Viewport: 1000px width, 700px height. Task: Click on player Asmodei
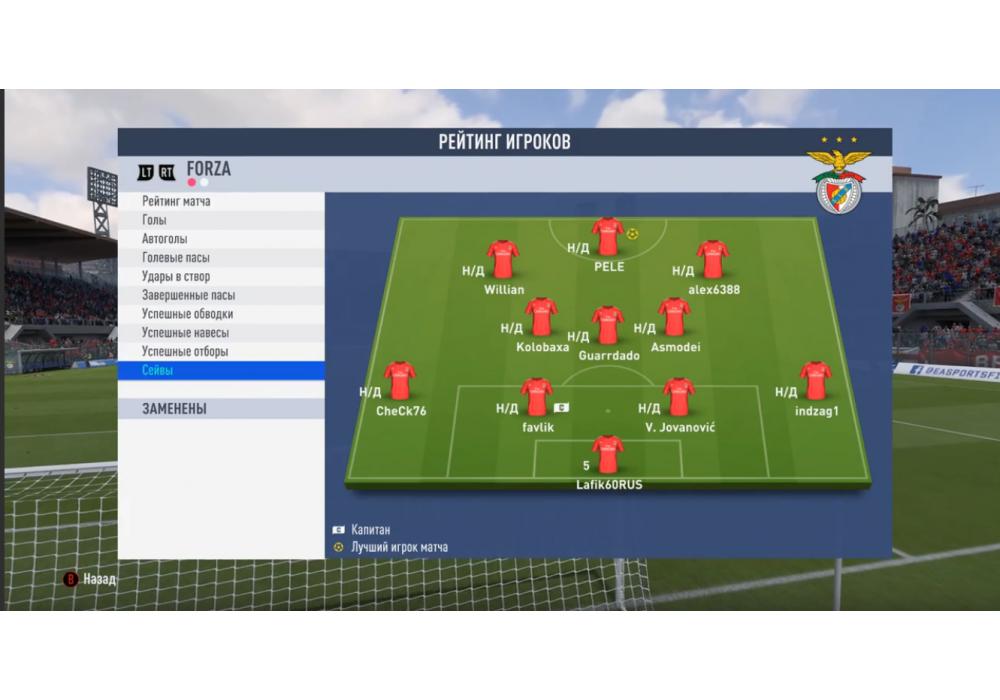674,317
